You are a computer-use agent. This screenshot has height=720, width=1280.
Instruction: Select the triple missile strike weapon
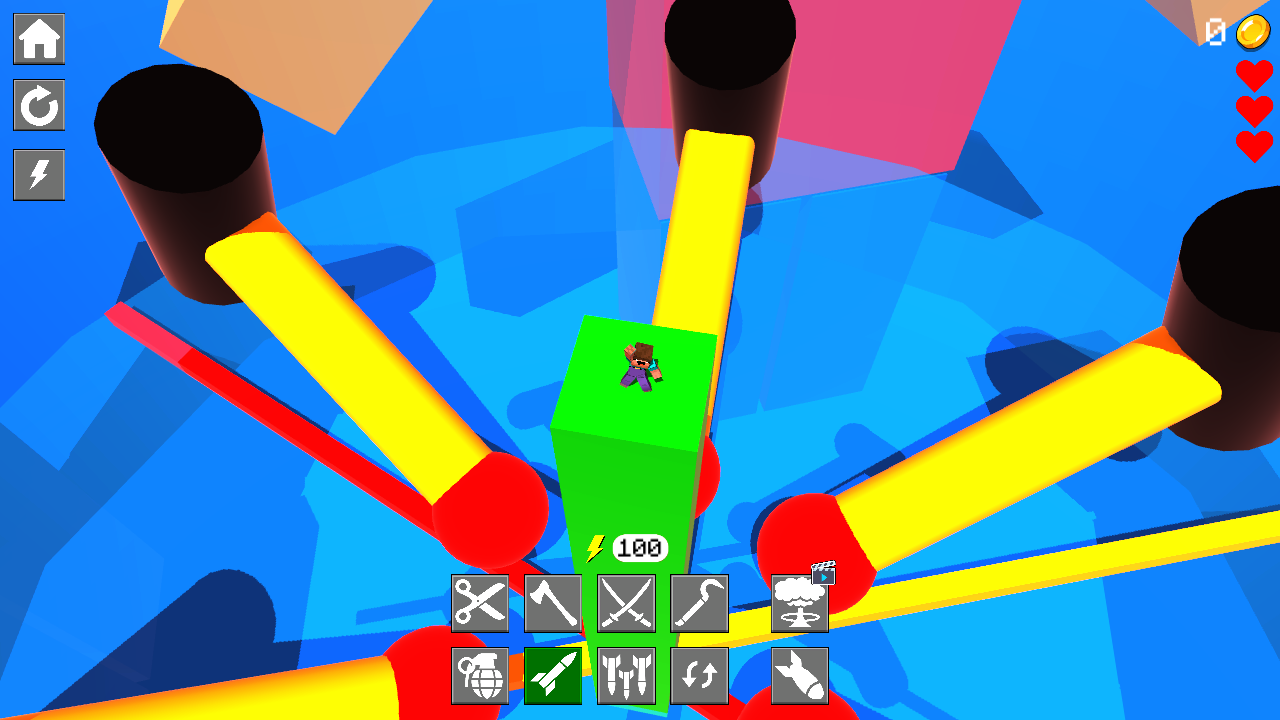(627, 676)
